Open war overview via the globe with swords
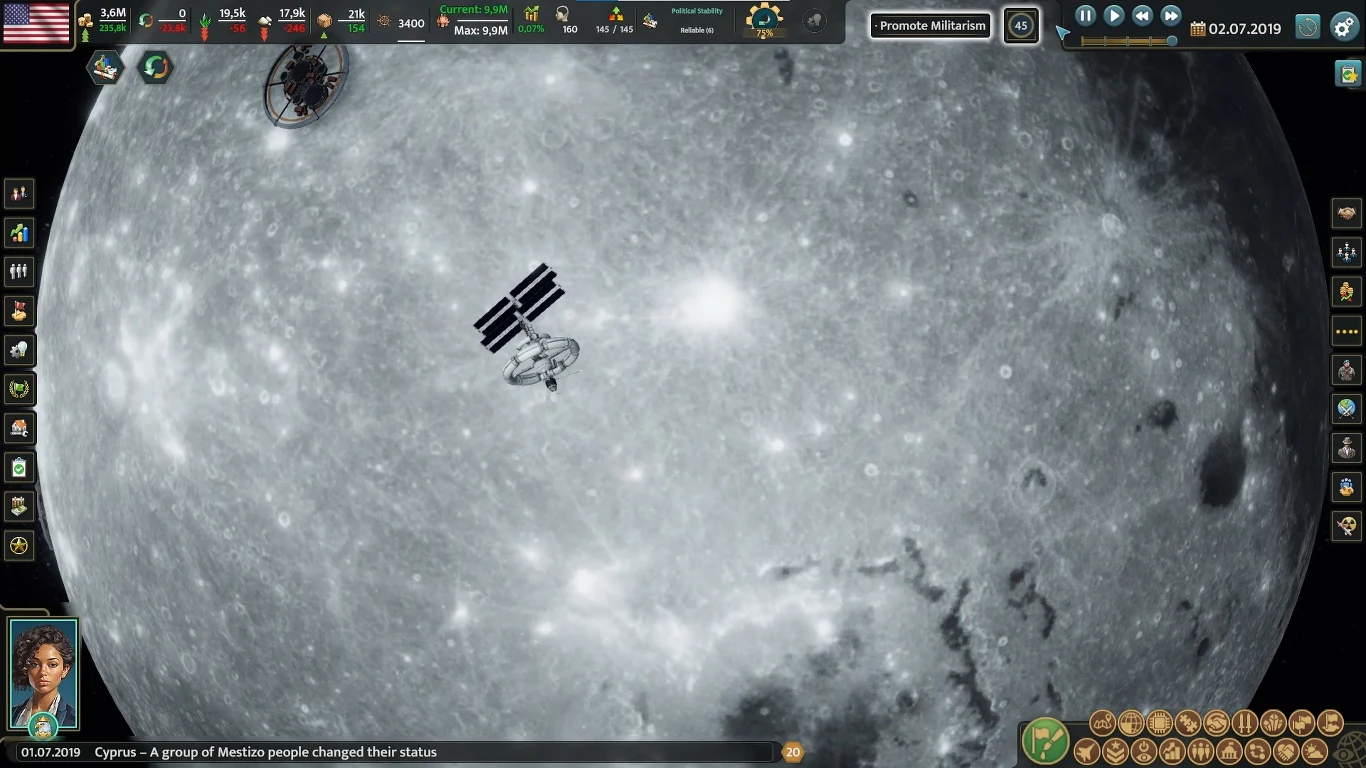The image size is (1366, 768). (x=1347, y=409)
